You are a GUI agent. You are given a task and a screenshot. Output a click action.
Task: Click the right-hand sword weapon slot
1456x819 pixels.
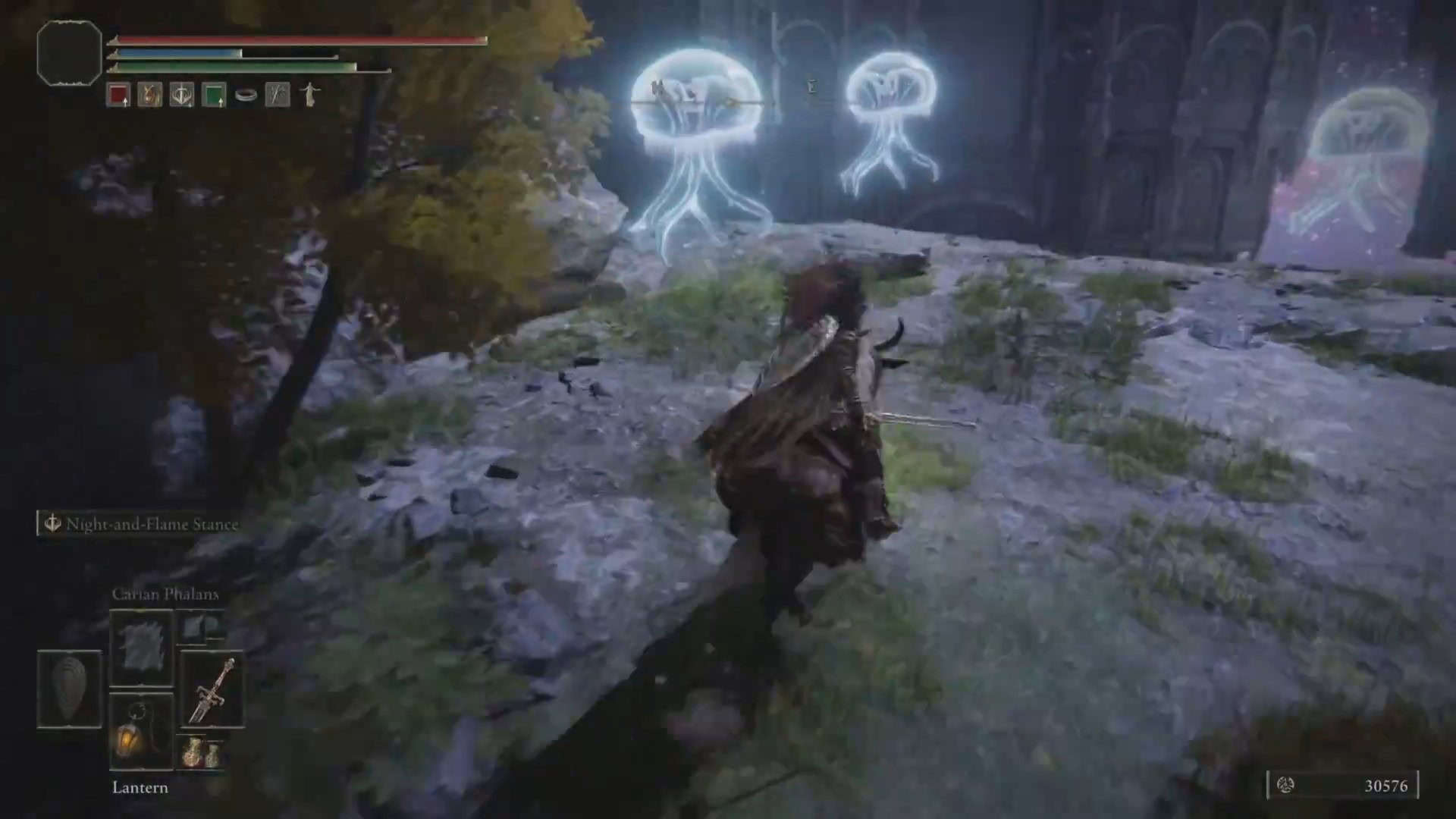tap(212, 690)
